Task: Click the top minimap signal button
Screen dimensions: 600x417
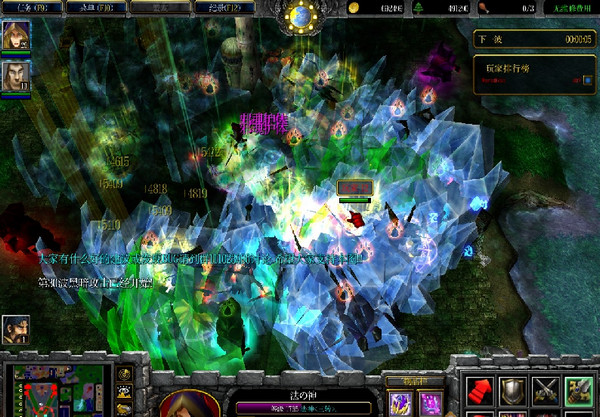Action: (x=124, y=374)
